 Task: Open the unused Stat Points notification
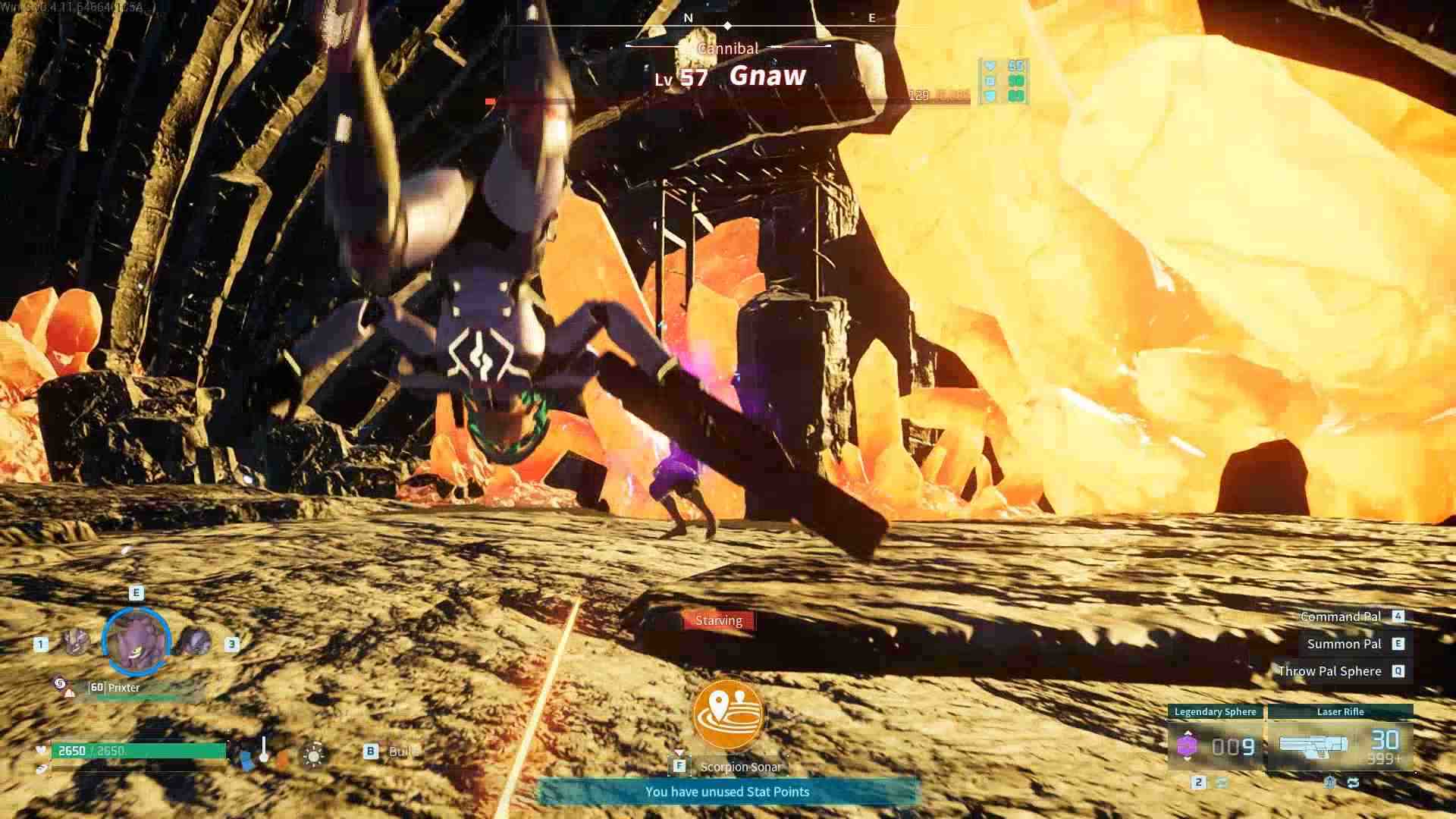729,791
